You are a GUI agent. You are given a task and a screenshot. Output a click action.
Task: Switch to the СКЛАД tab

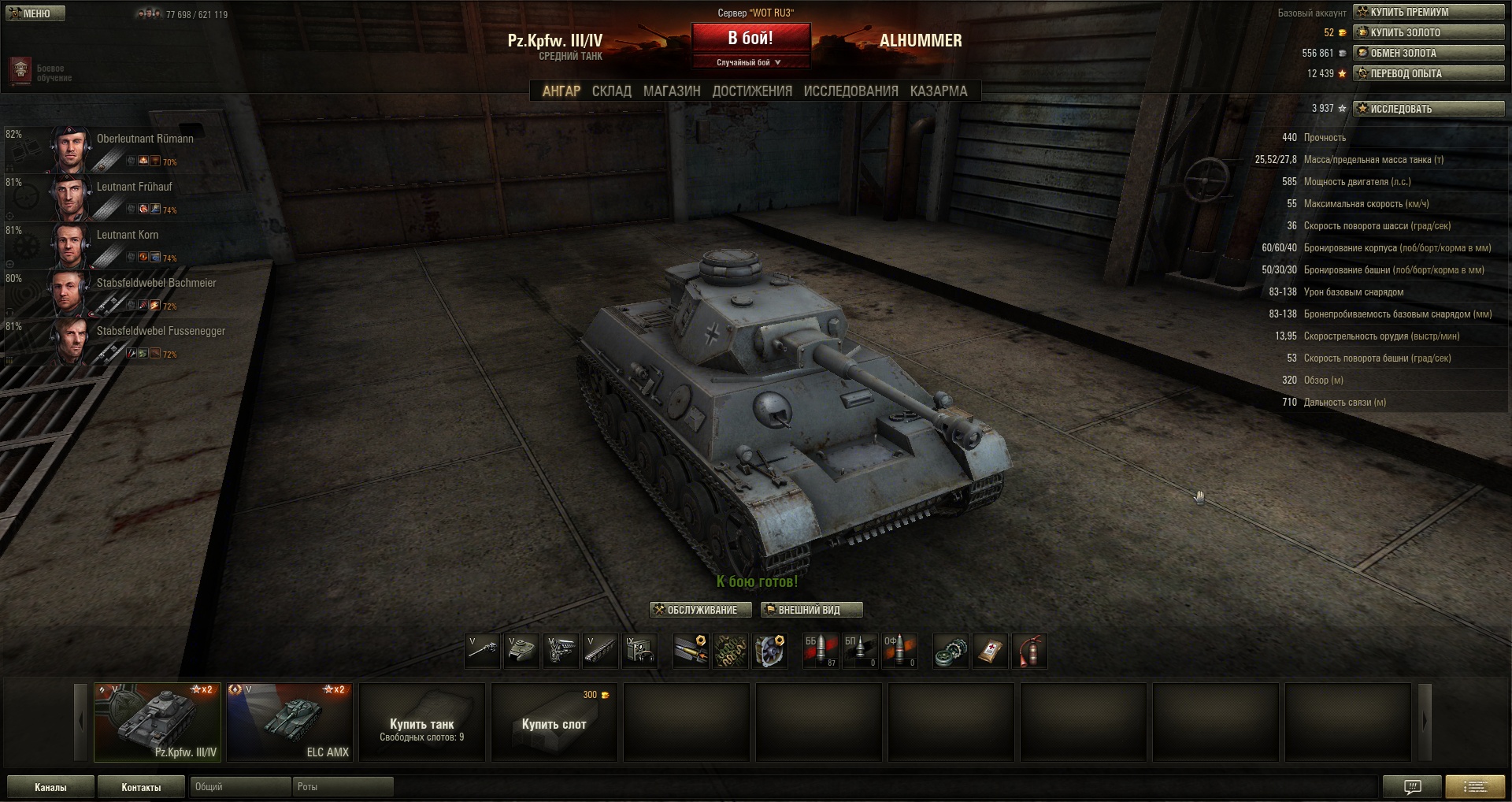(x=611, y=91)
